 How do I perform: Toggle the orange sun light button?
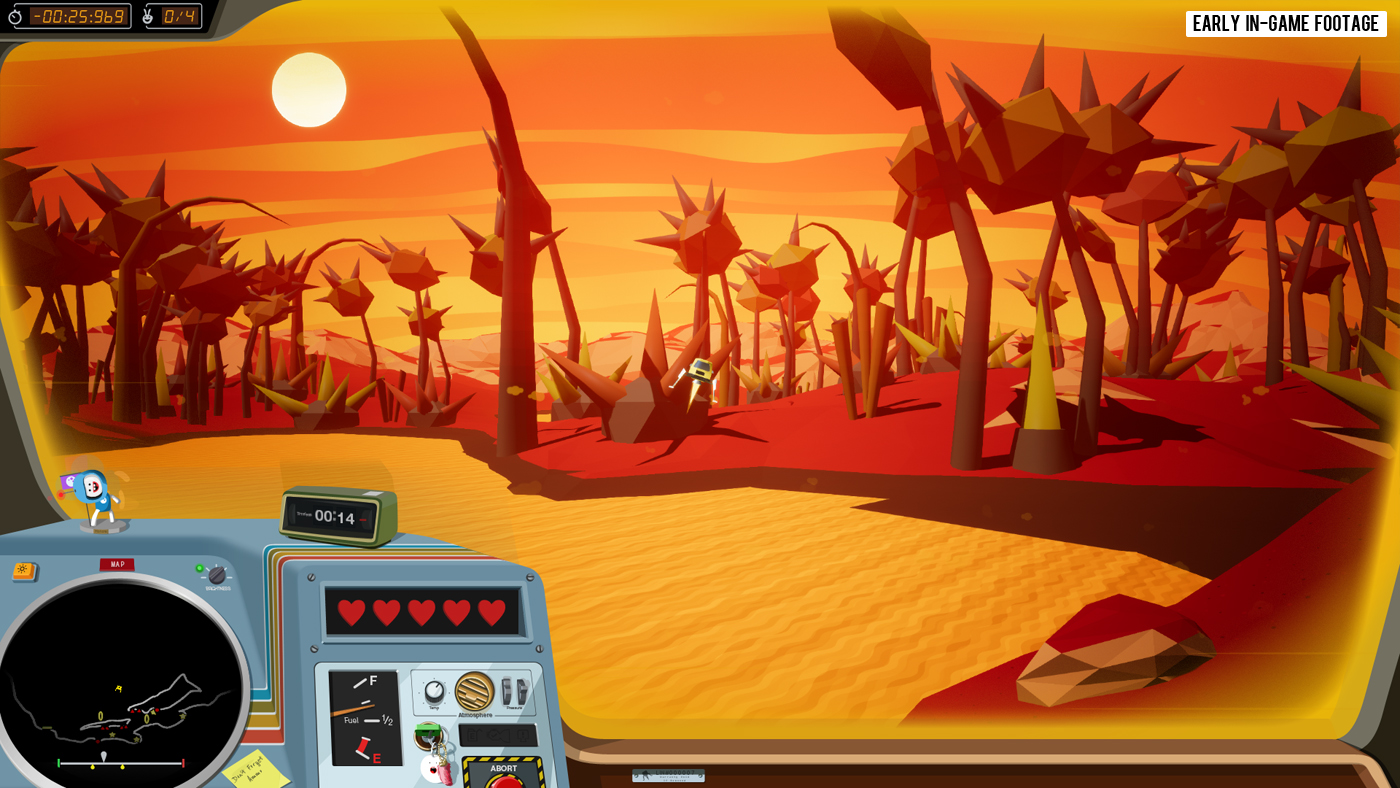pos(23,571)
